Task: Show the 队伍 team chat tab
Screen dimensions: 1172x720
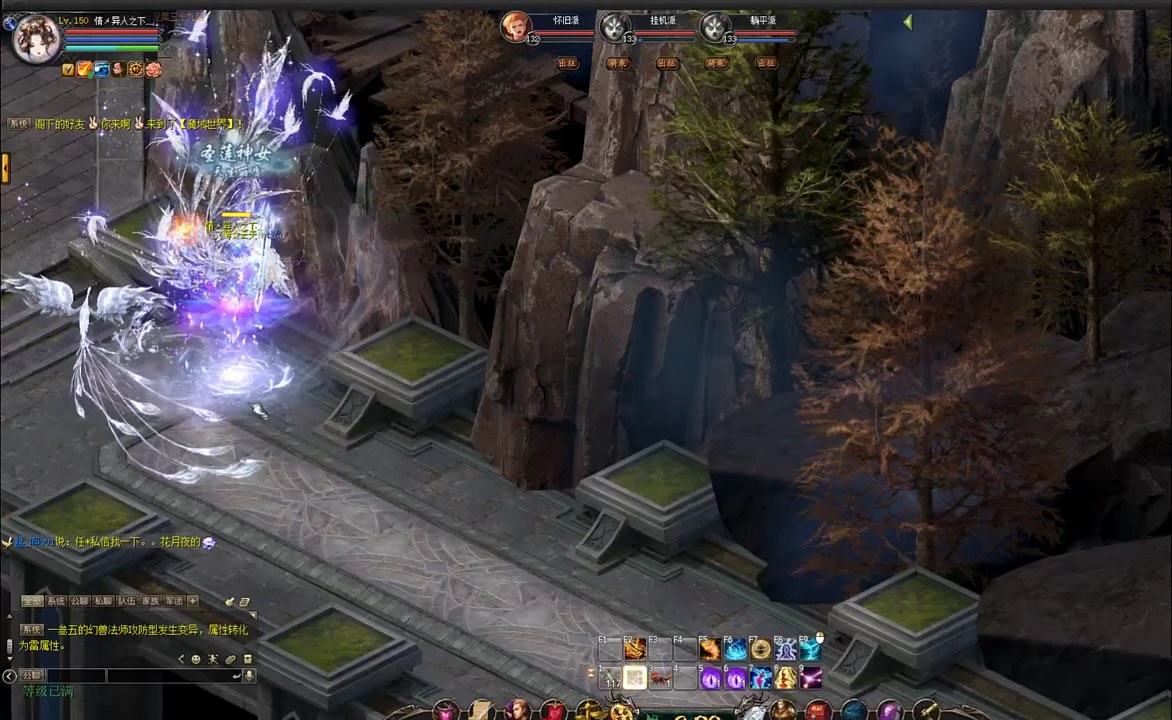Action: point(127,601)
